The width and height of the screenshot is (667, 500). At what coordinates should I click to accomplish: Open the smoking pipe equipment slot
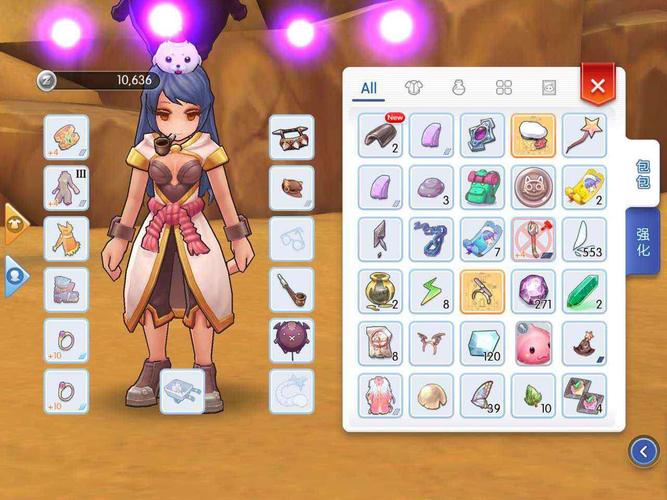291,289
